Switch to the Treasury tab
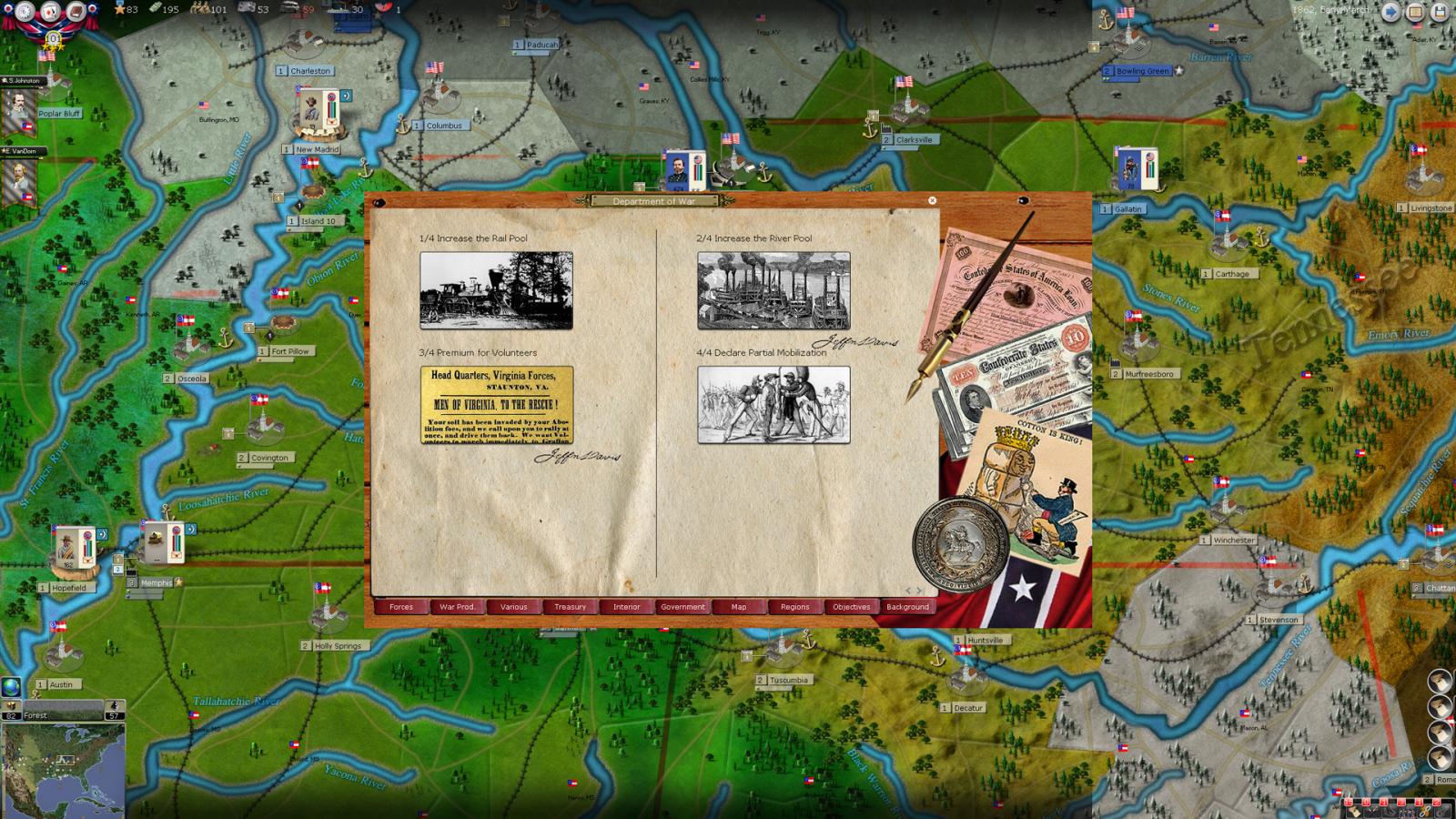Viewport: 1456px width, 819px height. [570, 606]
